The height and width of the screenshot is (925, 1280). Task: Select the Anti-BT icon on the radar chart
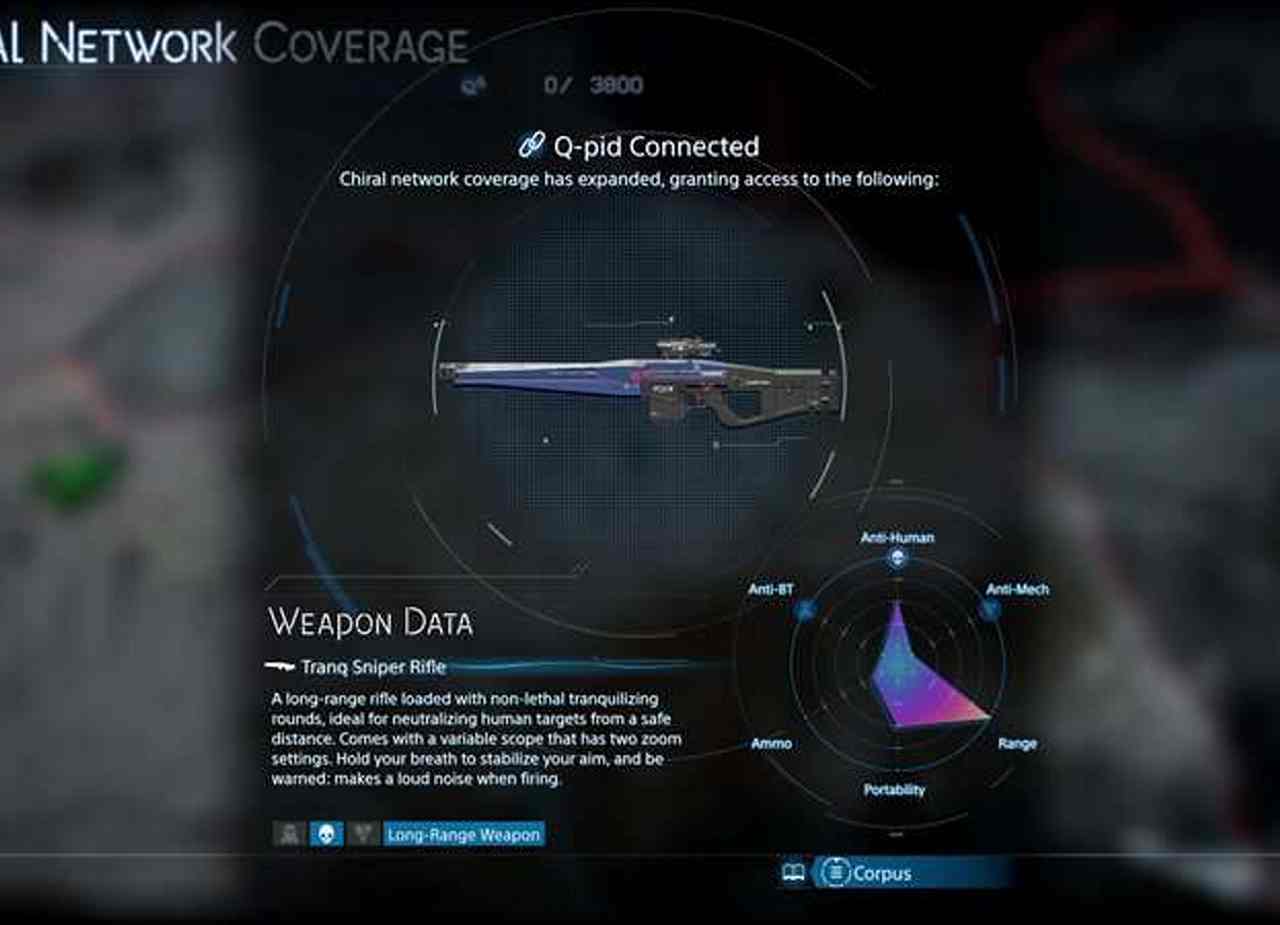click(x=806, y=608)
